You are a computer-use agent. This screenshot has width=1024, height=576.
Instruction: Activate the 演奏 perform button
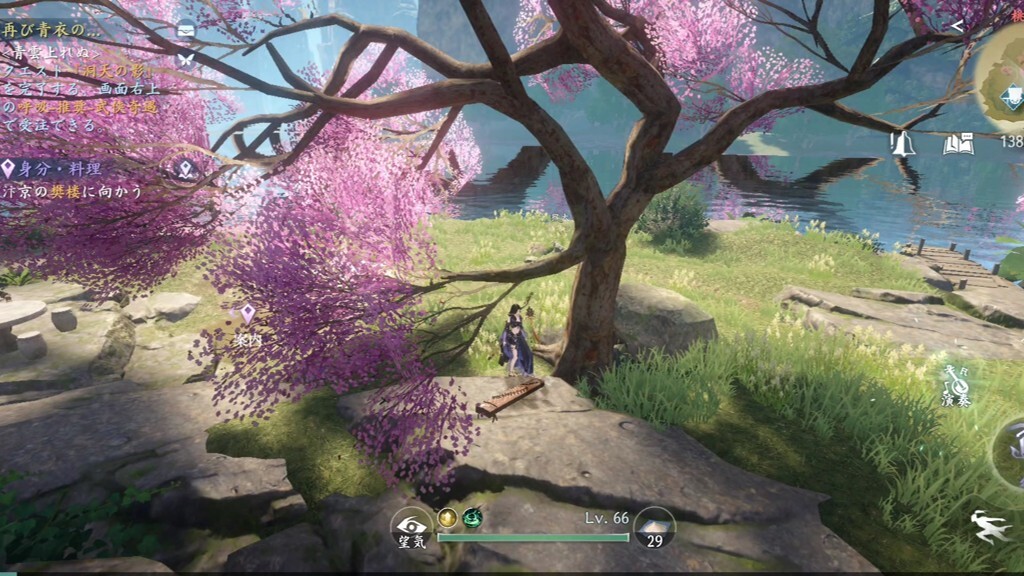(x=957, y=387)
